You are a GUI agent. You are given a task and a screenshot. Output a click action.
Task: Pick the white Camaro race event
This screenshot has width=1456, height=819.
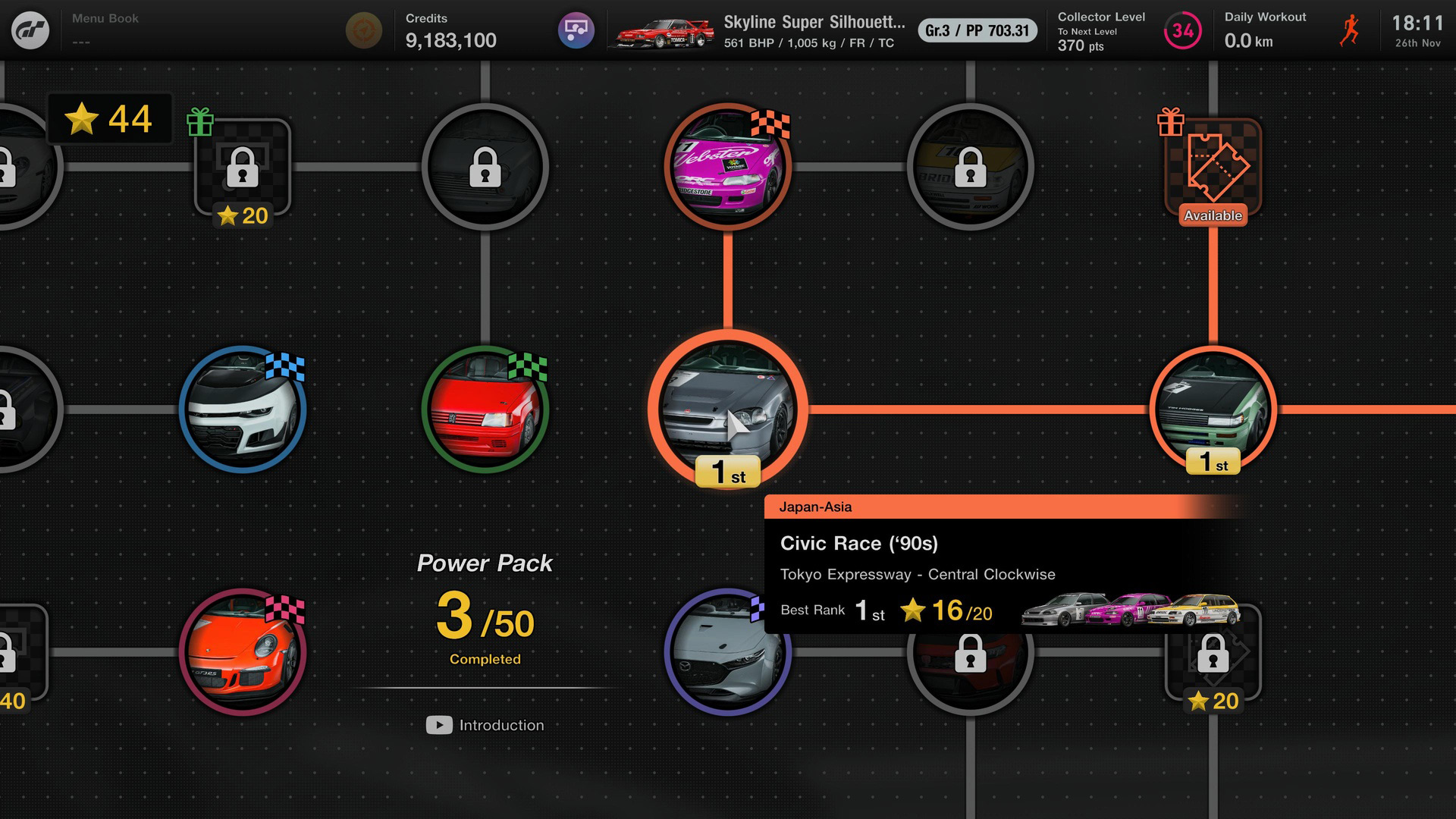pos(243,409)
